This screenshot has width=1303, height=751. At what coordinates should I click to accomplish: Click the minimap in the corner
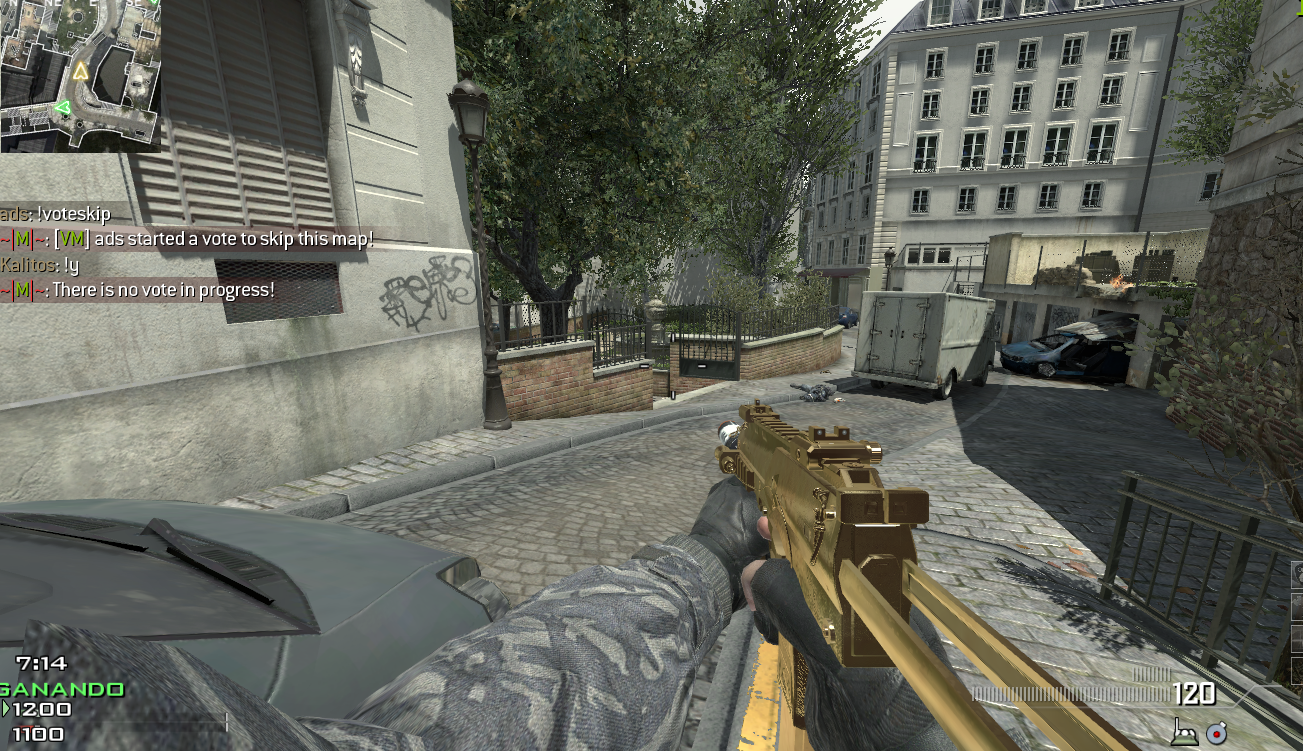(x=80, y=75)
